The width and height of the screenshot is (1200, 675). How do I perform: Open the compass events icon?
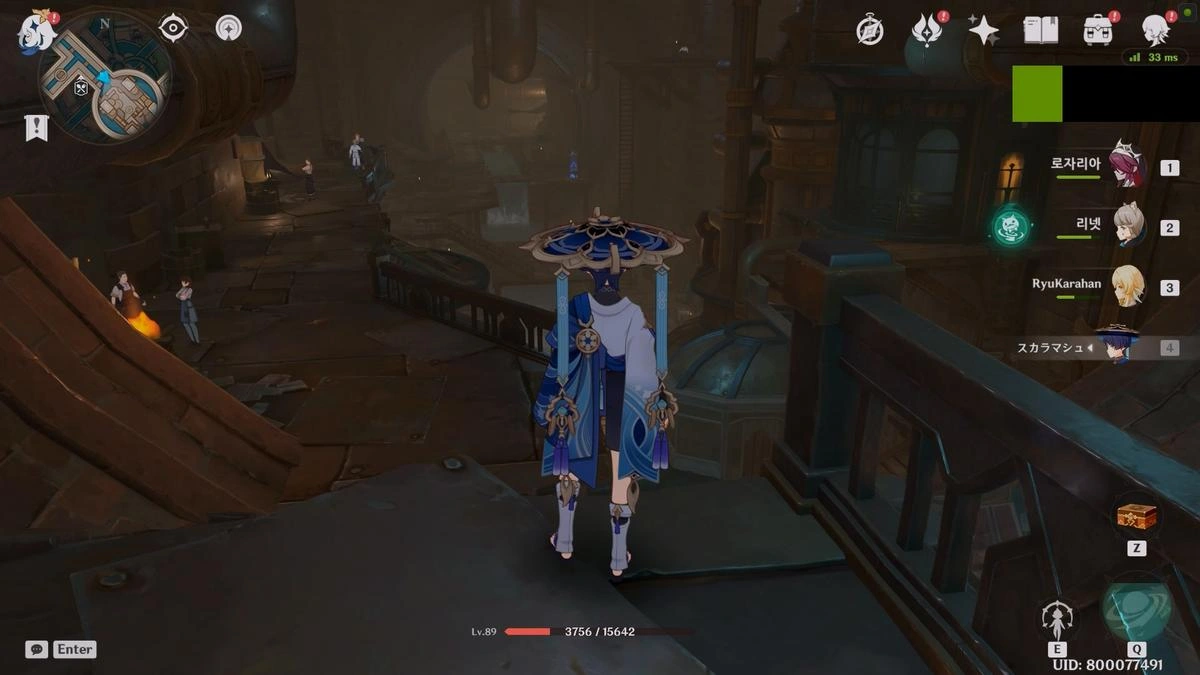point(870,30)
